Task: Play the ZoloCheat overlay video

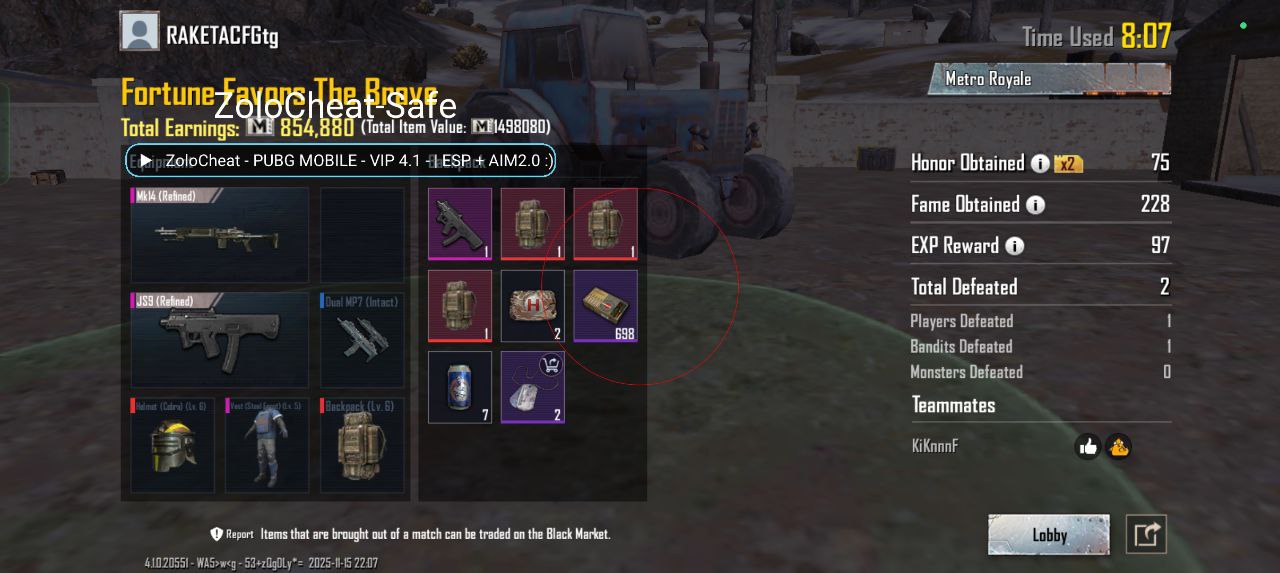Action: click(x=146, y=160)
